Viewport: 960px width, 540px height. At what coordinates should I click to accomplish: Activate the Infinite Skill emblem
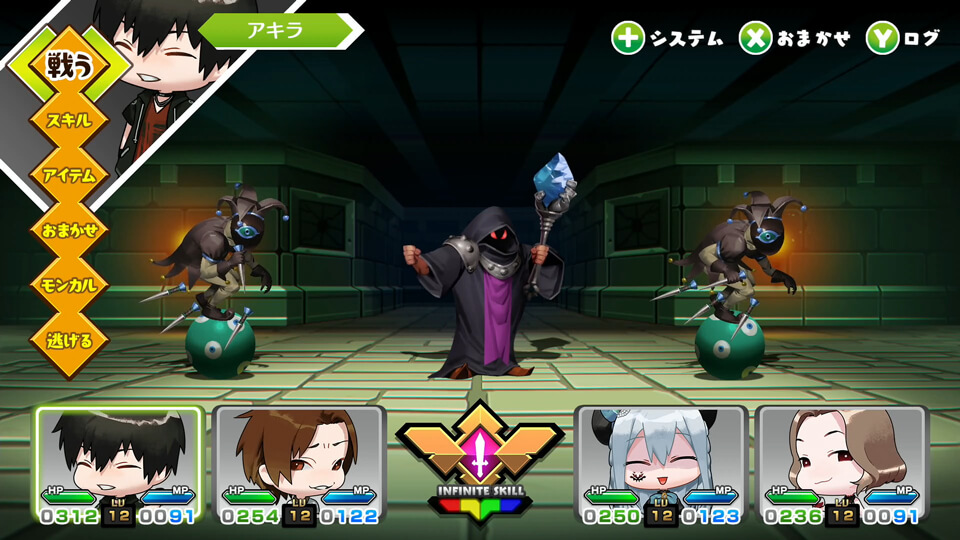480,455
